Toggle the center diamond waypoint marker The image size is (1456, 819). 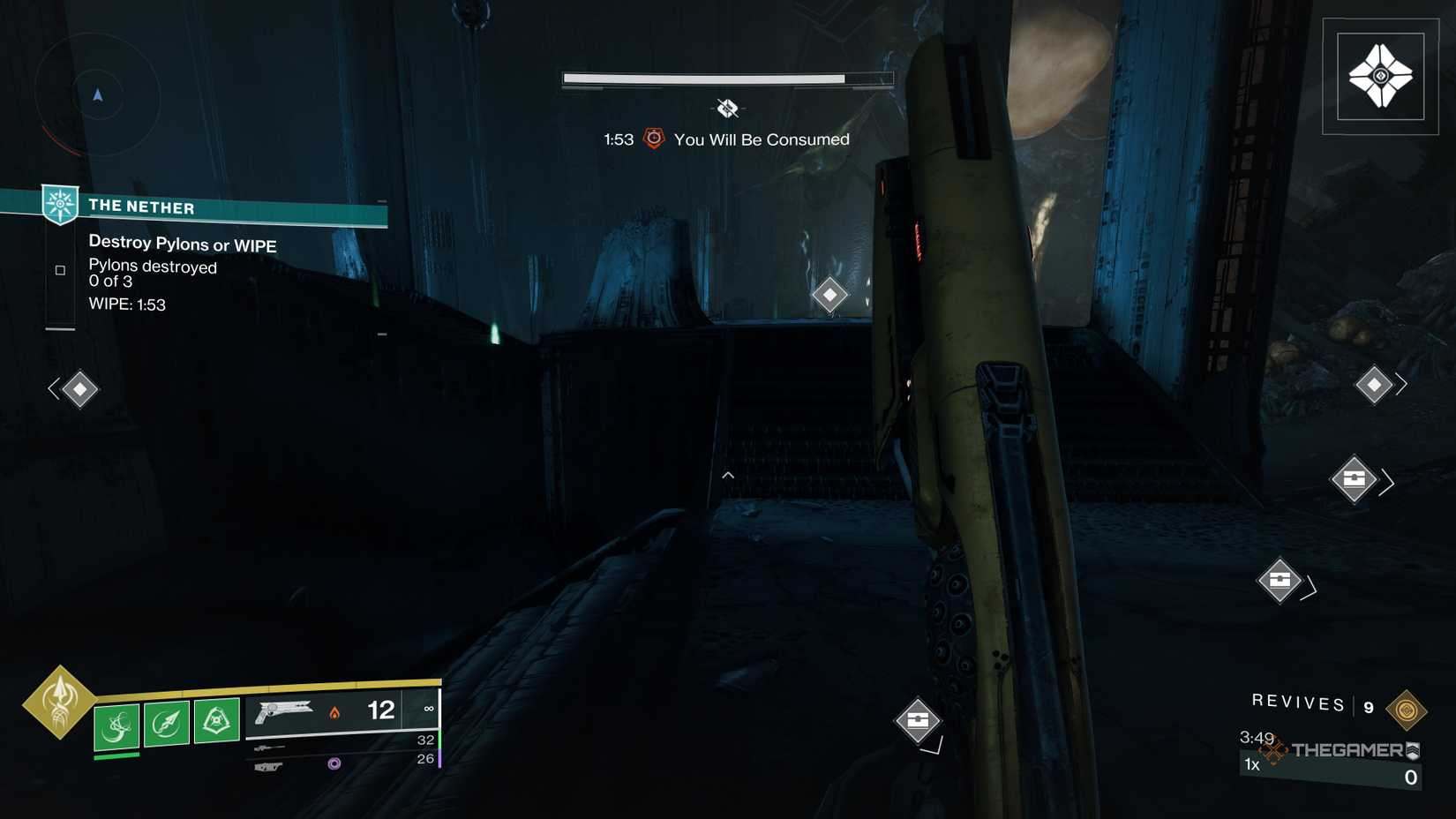click(829, 294)
